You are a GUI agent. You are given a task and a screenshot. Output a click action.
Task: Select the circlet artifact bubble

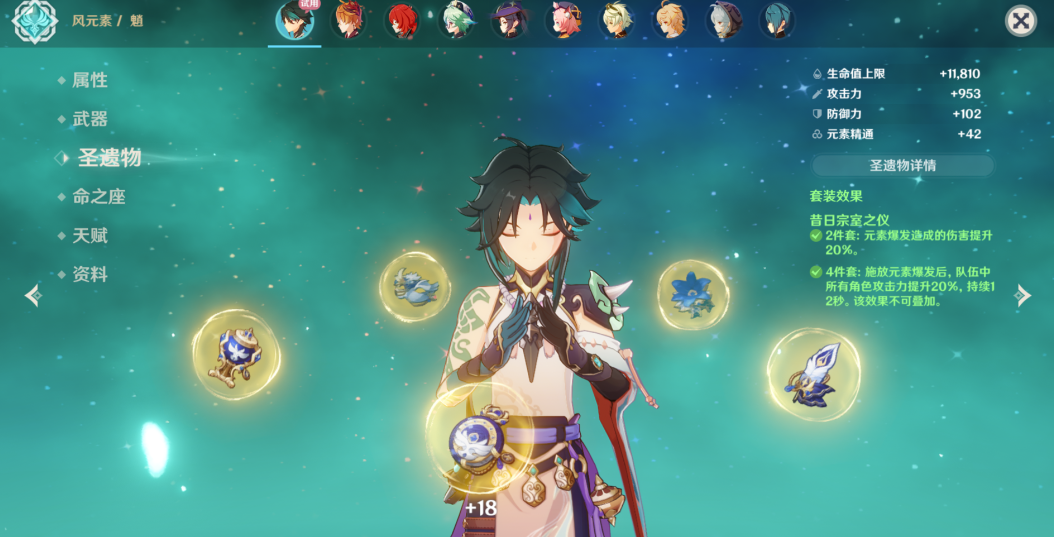pyautogui.click(x=813, y=374)
